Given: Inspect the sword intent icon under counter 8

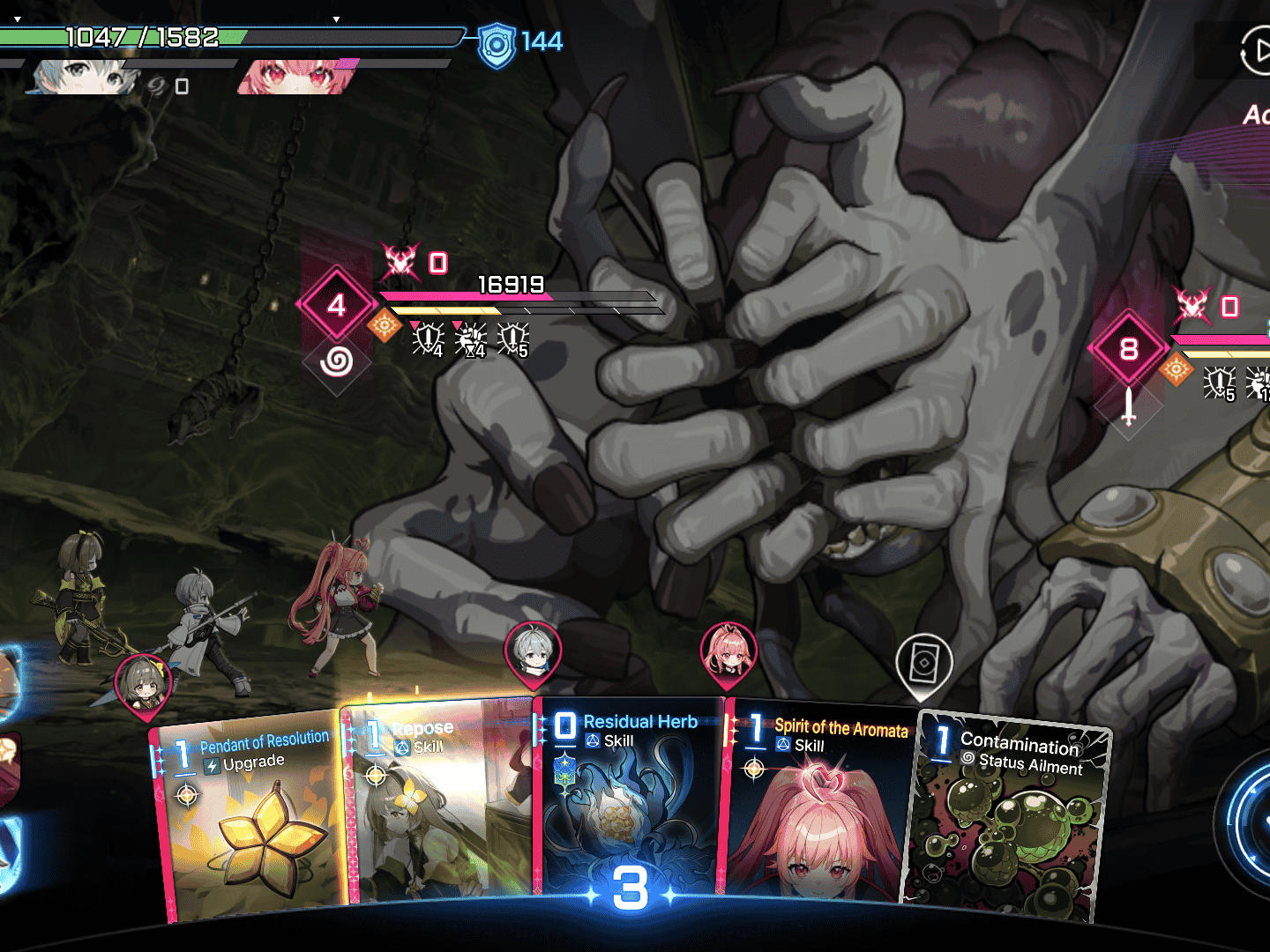Looking at the screenshot, I should 1128,406.
